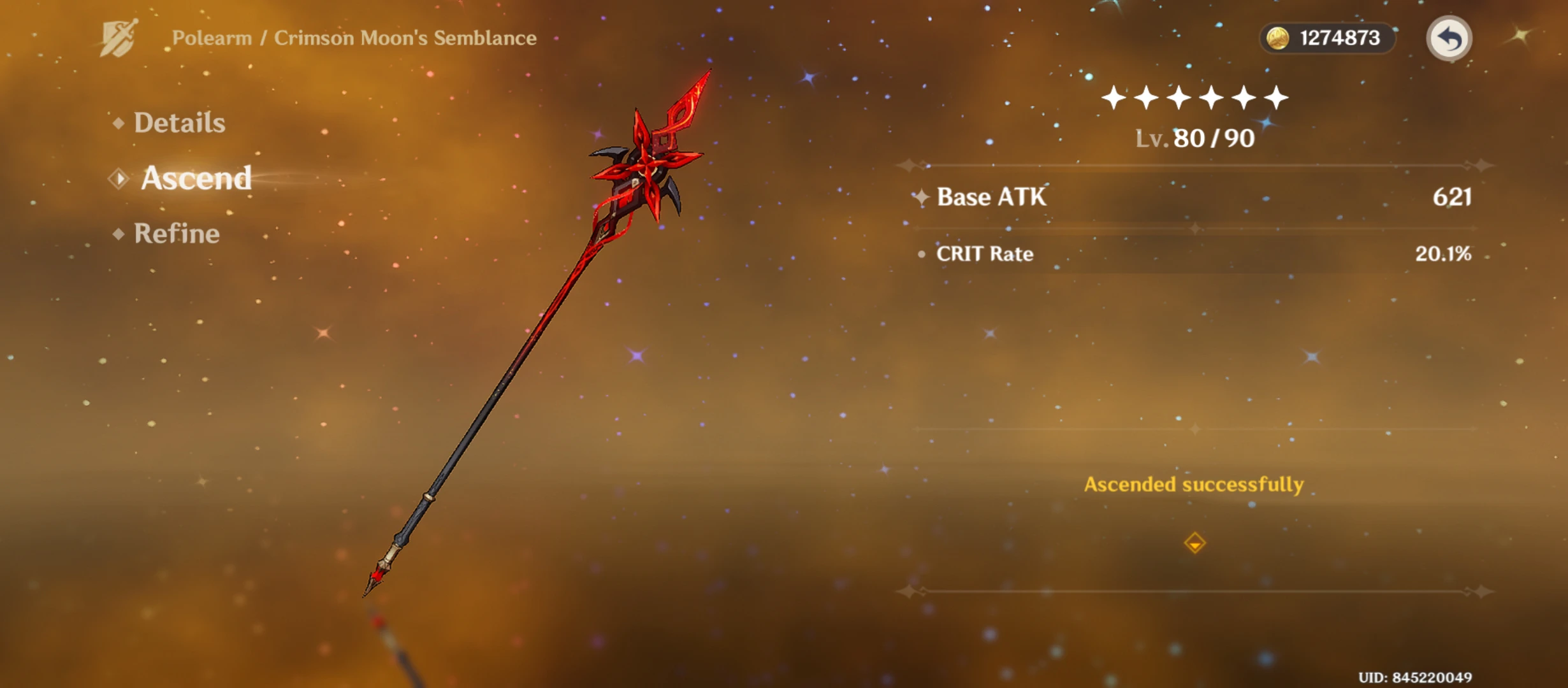Viewport: 1568px width, 688px height.
Task: Switch to the Details tab
Action: point(178,122)
